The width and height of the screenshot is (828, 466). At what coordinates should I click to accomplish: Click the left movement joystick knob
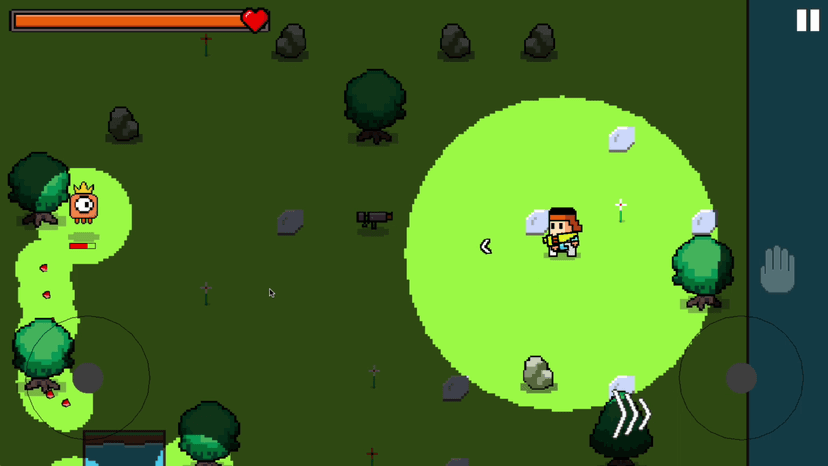click(88, 377)
